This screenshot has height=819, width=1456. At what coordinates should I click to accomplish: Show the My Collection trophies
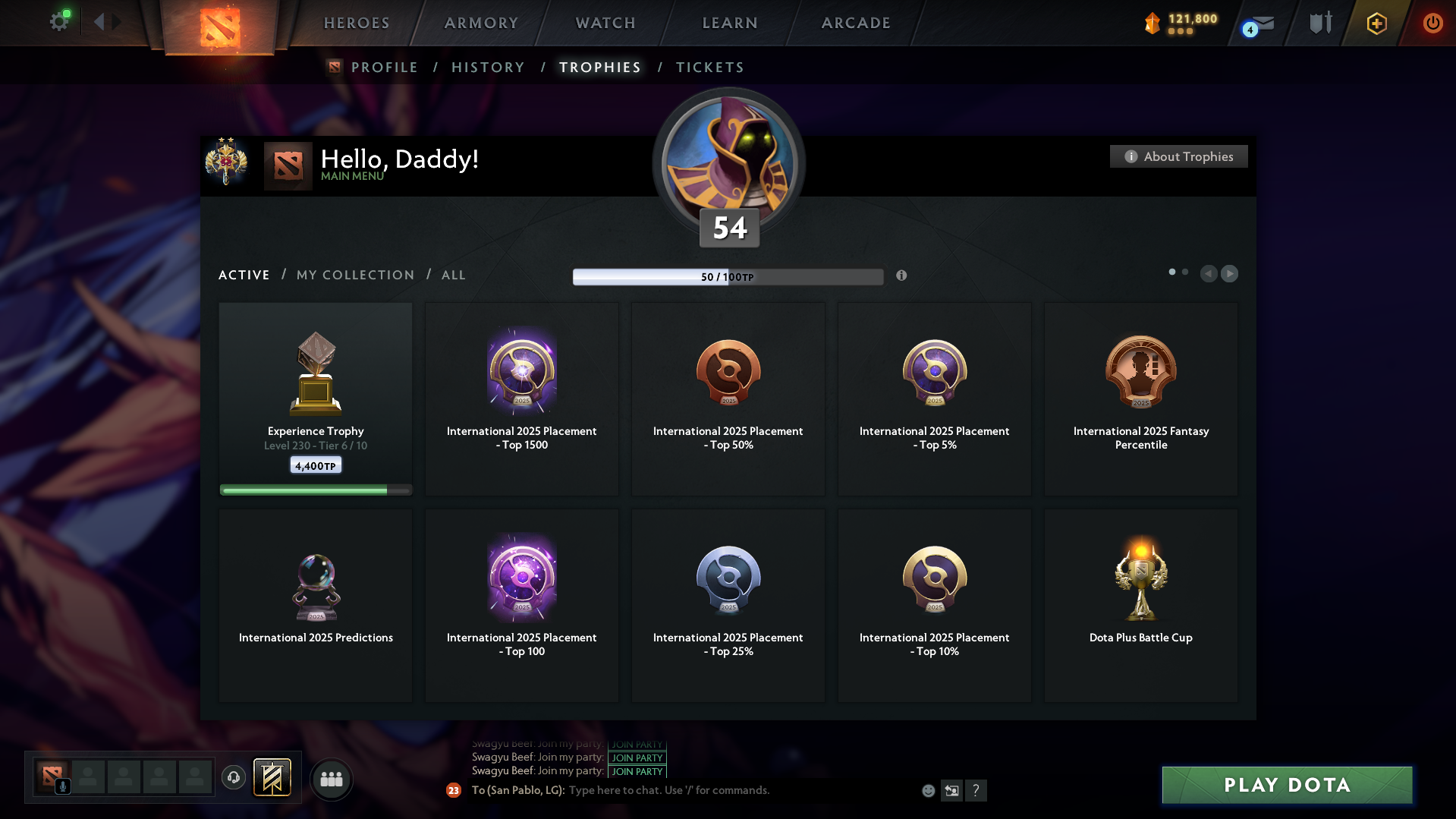tap(355, 275)
